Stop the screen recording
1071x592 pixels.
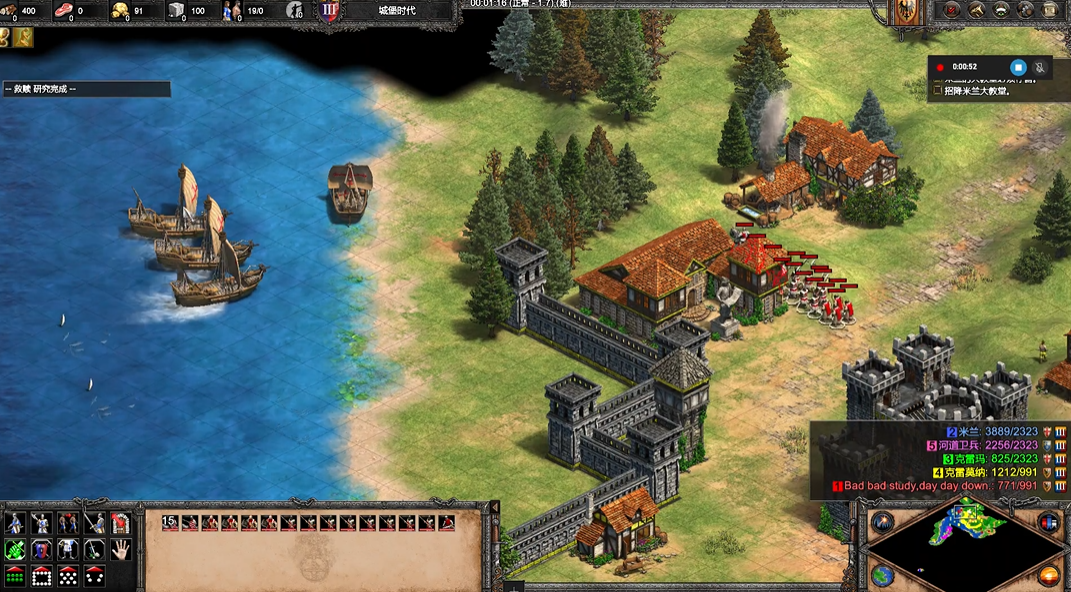(1018, 67)
